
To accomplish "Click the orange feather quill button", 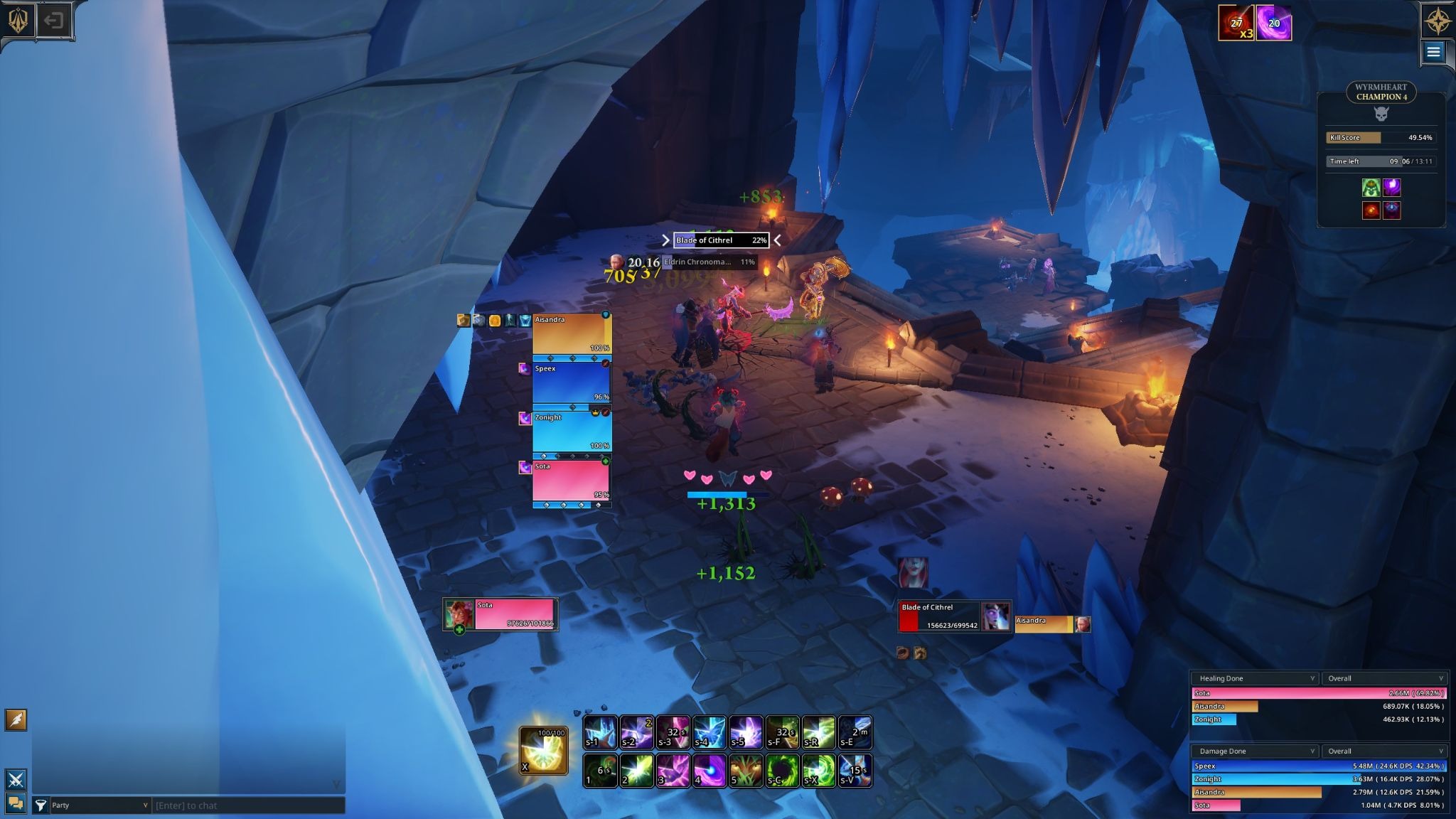I will tap(16, 719).
